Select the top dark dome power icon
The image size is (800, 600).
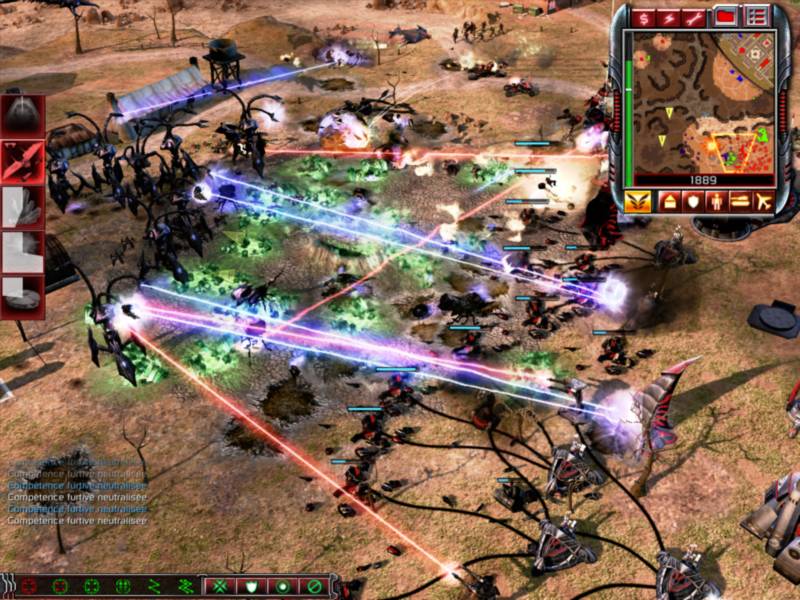(x=22, y=115)
